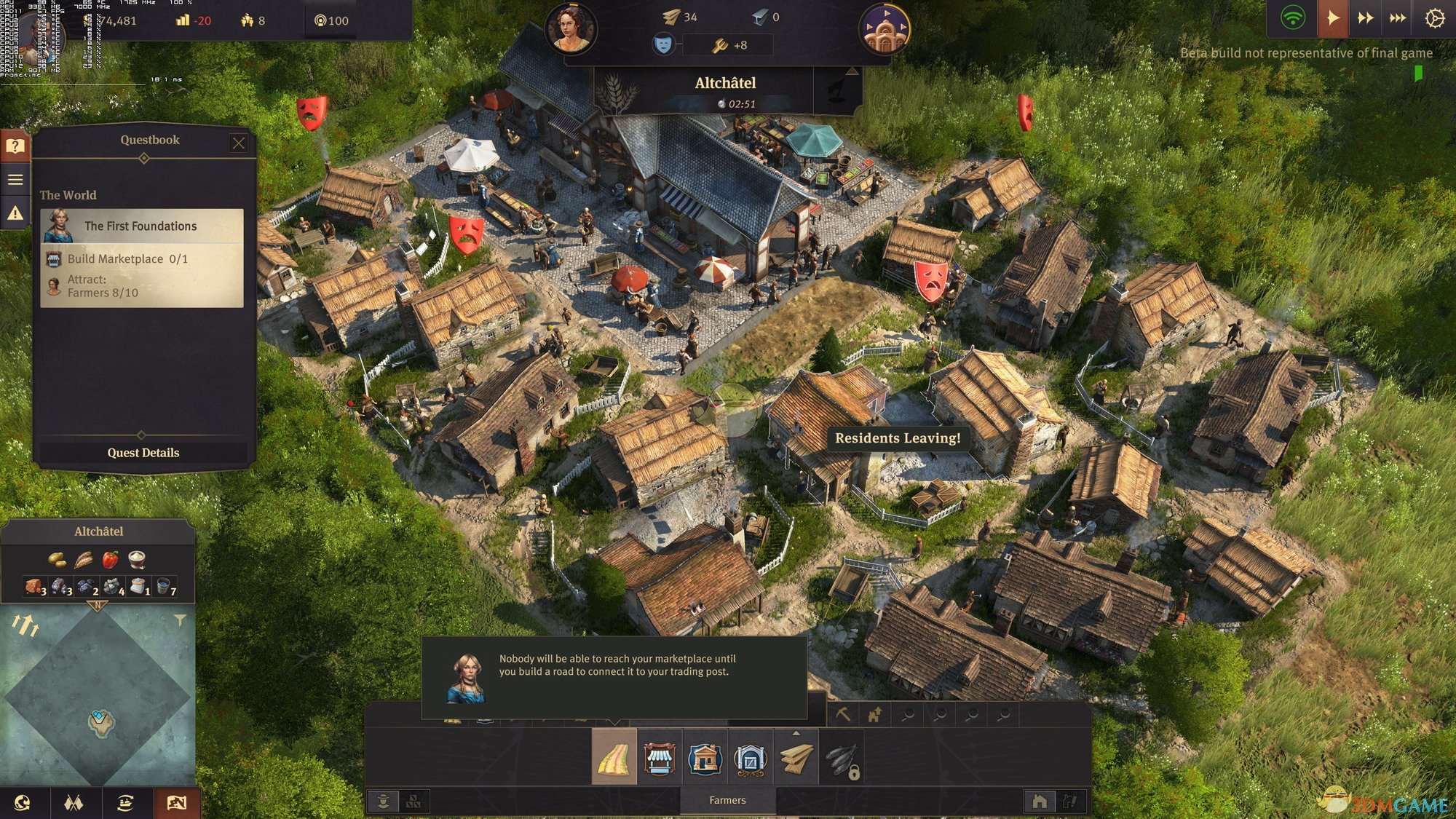Switch to triple fast-forward speed

tap(1398, 18)
